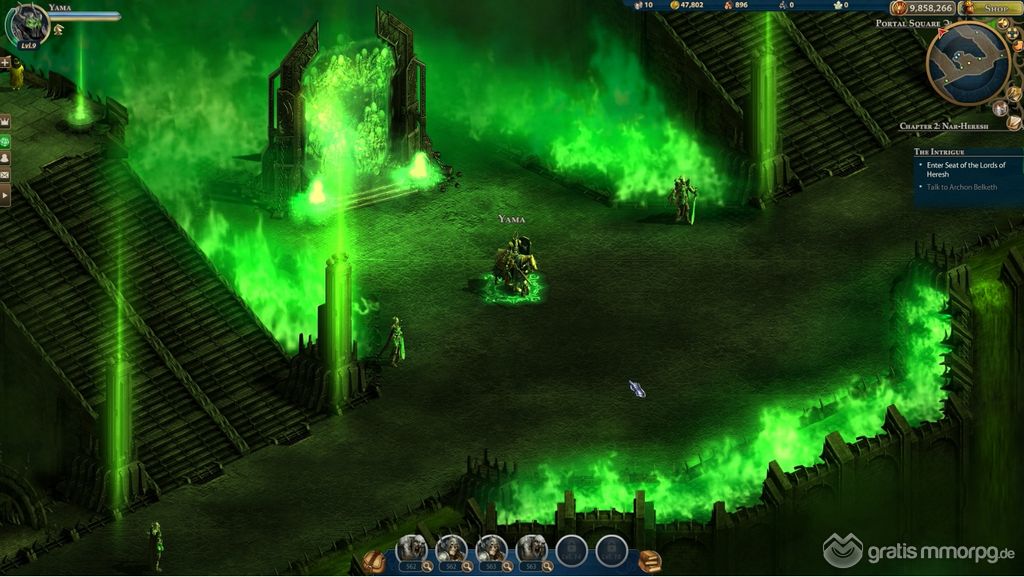Screen dimensions: 1024x577
Task: Select the first creature stack portrait
Action: 411,547
